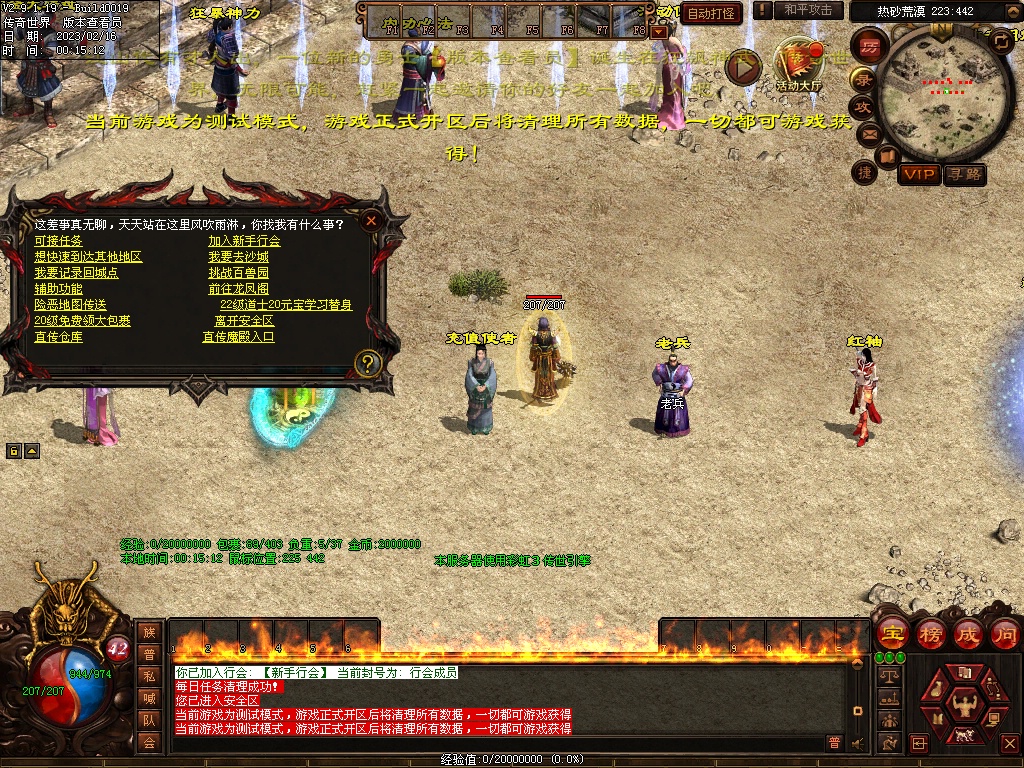Select the 队 team chat channel

click(149, 720)
